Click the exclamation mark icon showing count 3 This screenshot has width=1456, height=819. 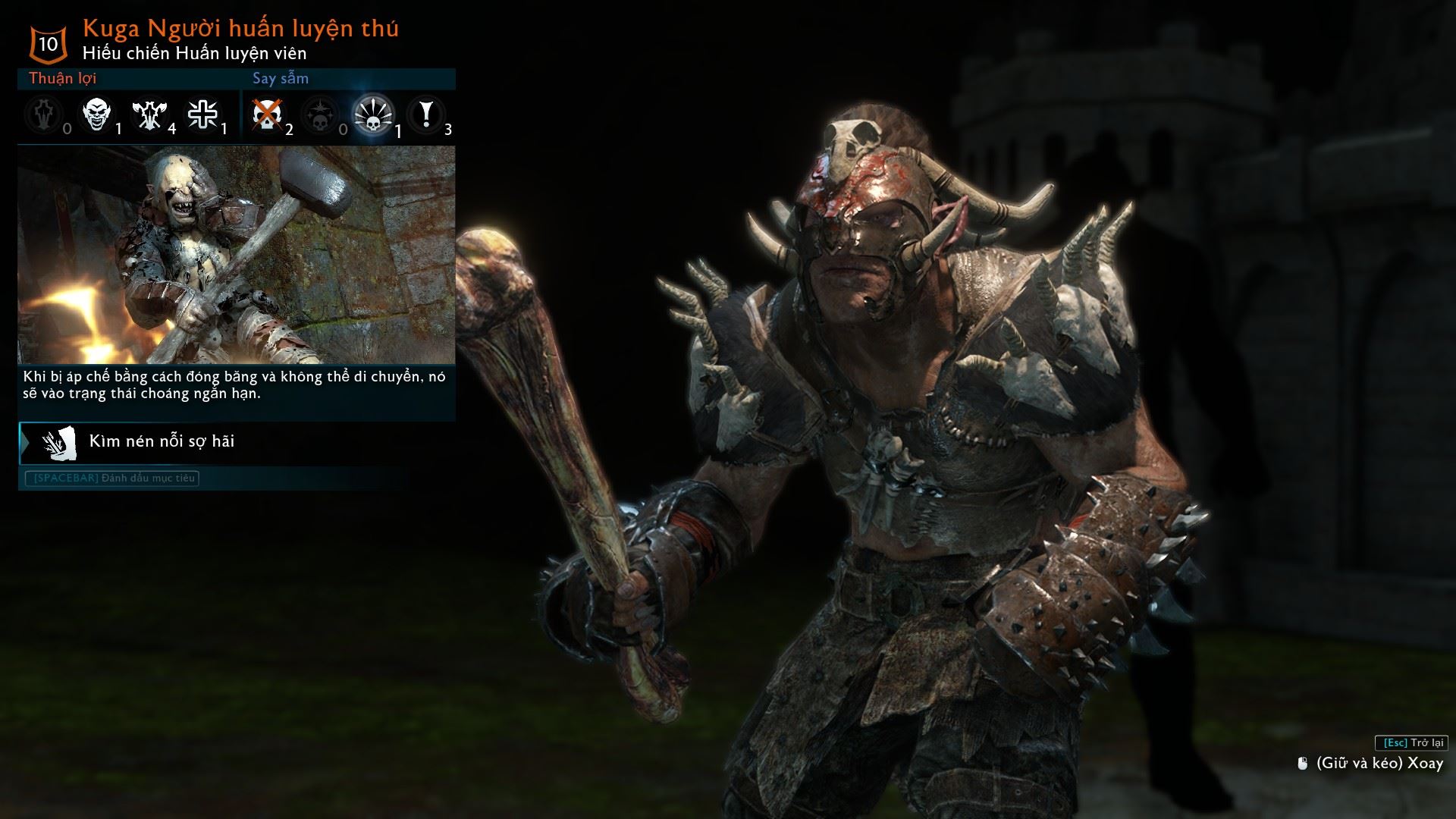(425, 115)
